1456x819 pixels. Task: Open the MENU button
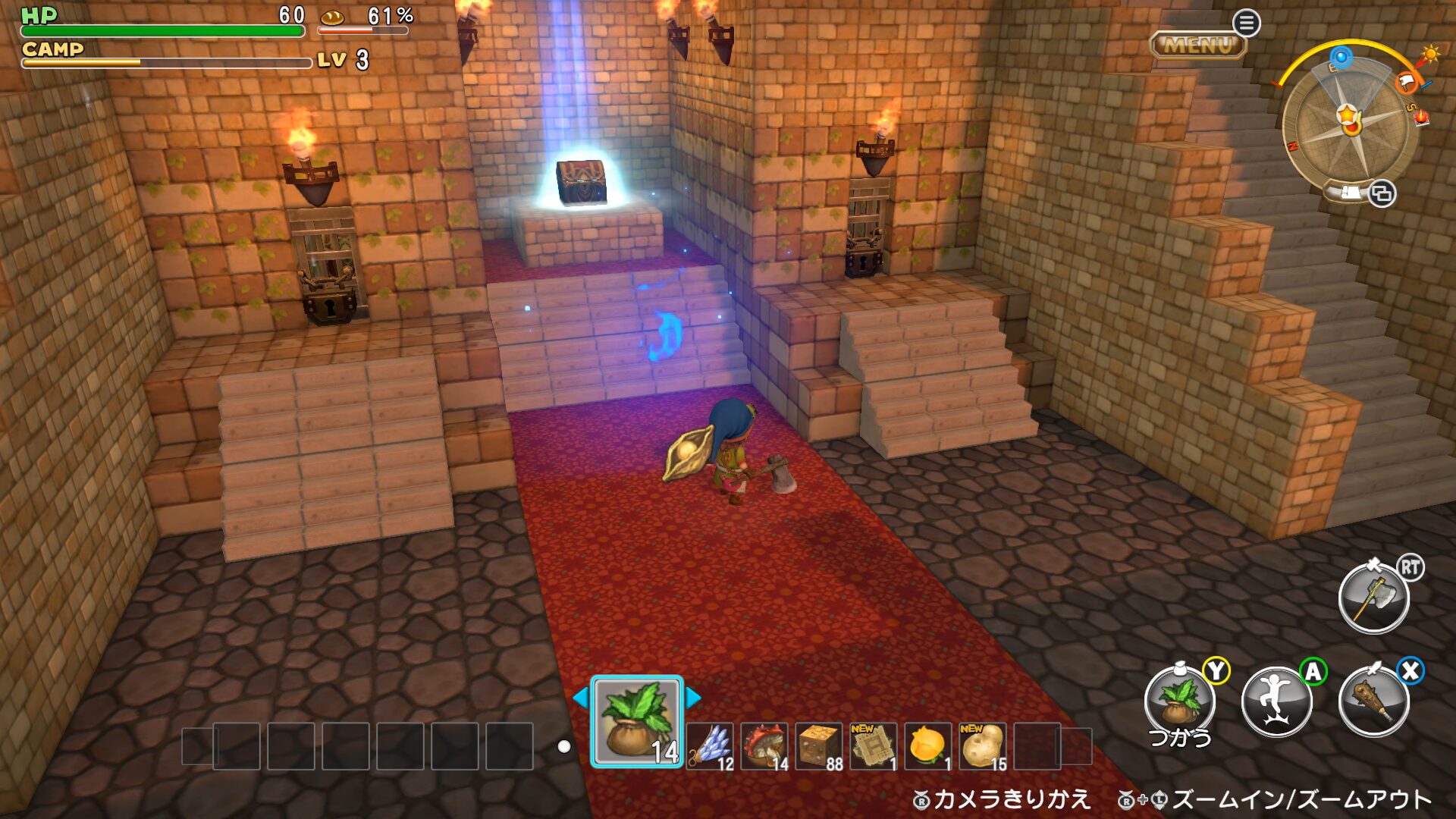click(x=1198, y=45)
